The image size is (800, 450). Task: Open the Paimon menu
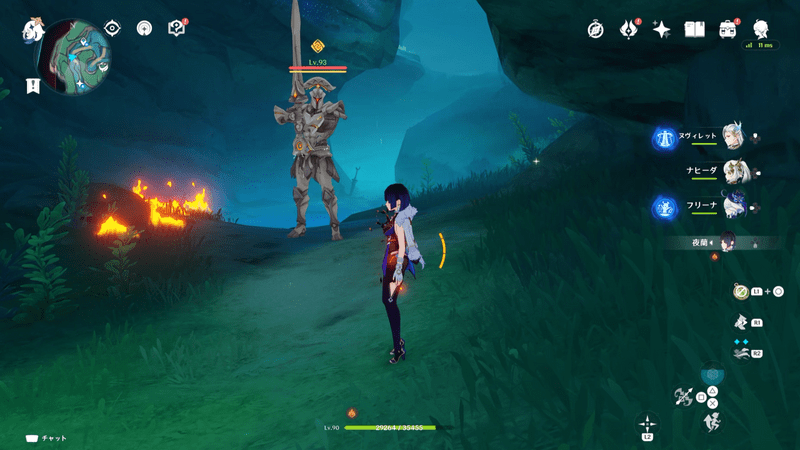[32, 31]
